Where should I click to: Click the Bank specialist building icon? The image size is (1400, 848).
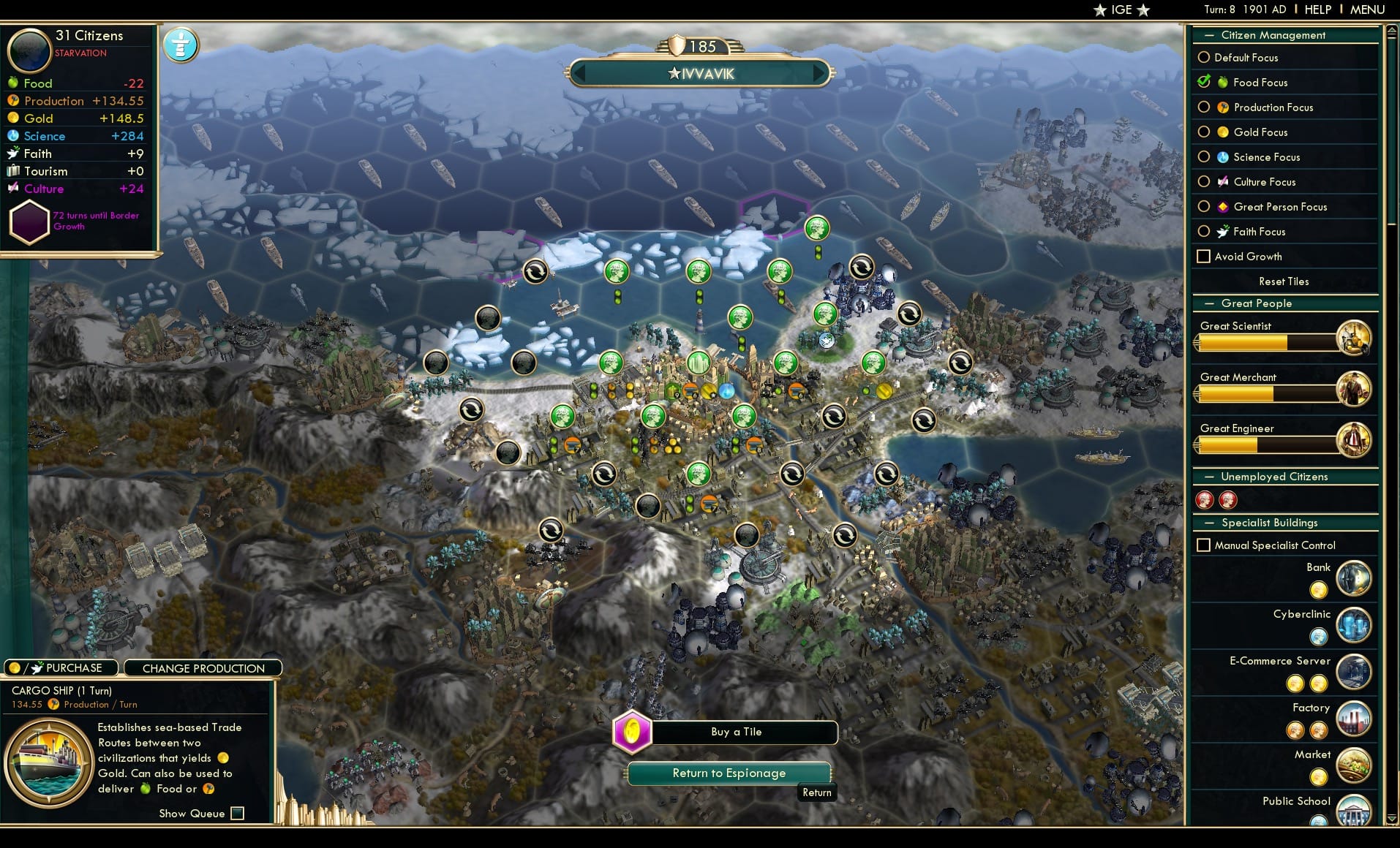(x=1354, y=578)
